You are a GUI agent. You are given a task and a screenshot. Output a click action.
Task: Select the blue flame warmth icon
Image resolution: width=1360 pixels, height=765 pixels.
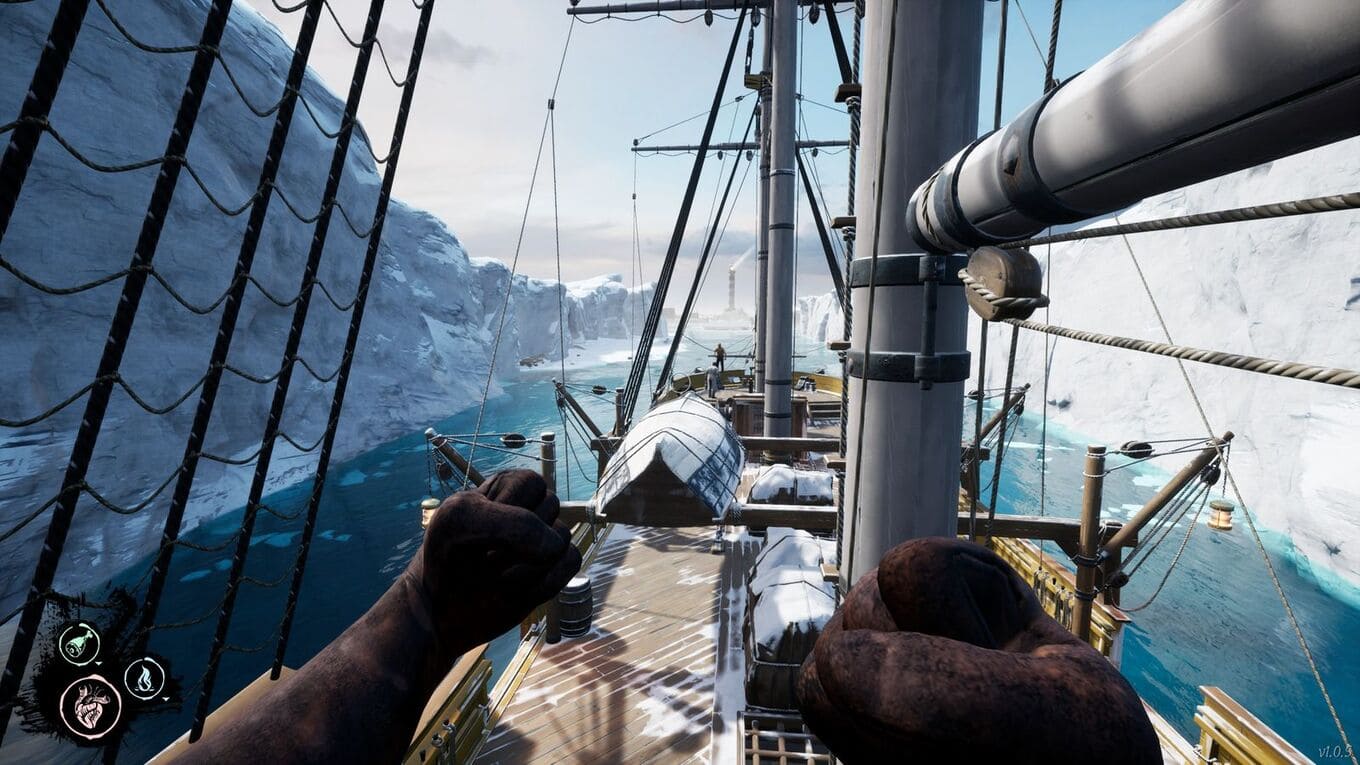[x=144, y=678]
